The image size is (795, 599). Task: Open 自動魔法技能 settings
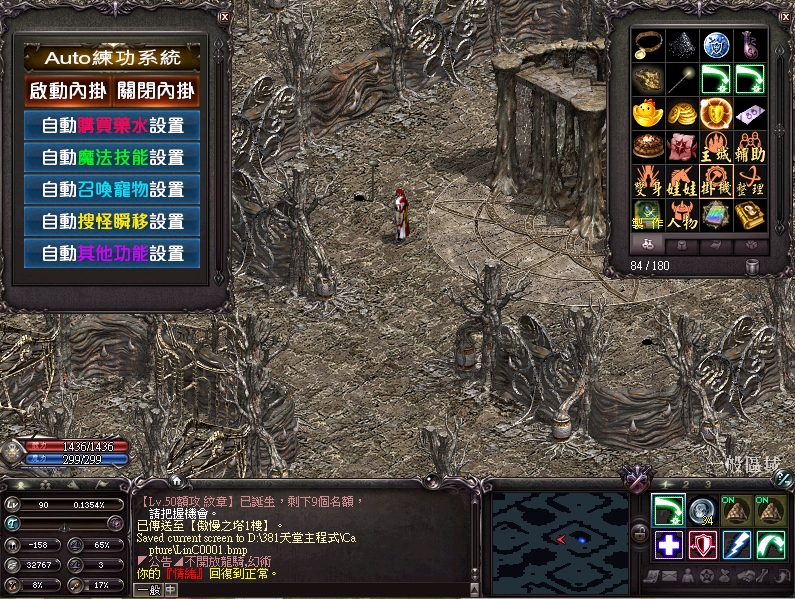click(112, 158)
